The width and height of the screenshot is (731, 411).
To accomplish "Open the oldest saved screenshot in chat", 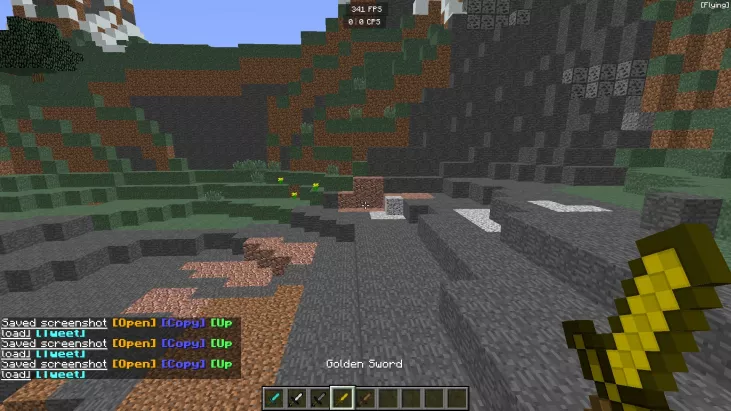I will coord(134,322).
